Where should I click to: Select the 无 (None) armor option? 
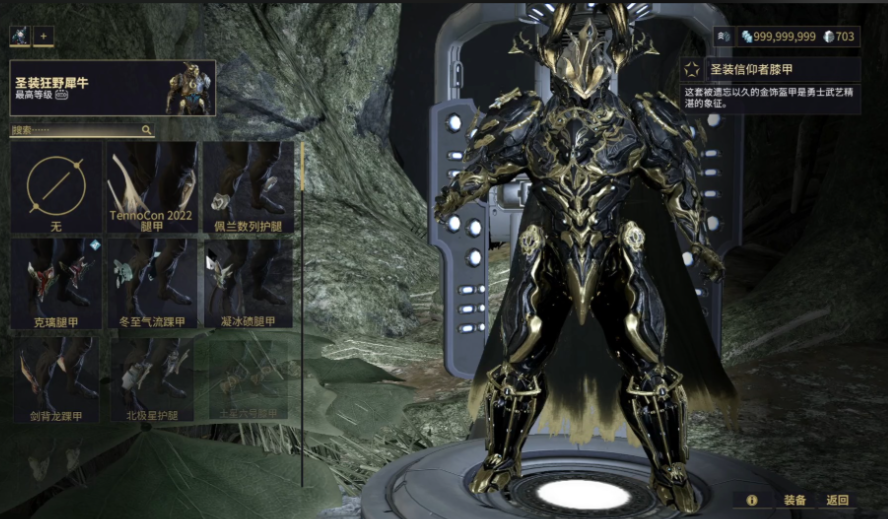(x=56, y=187)
